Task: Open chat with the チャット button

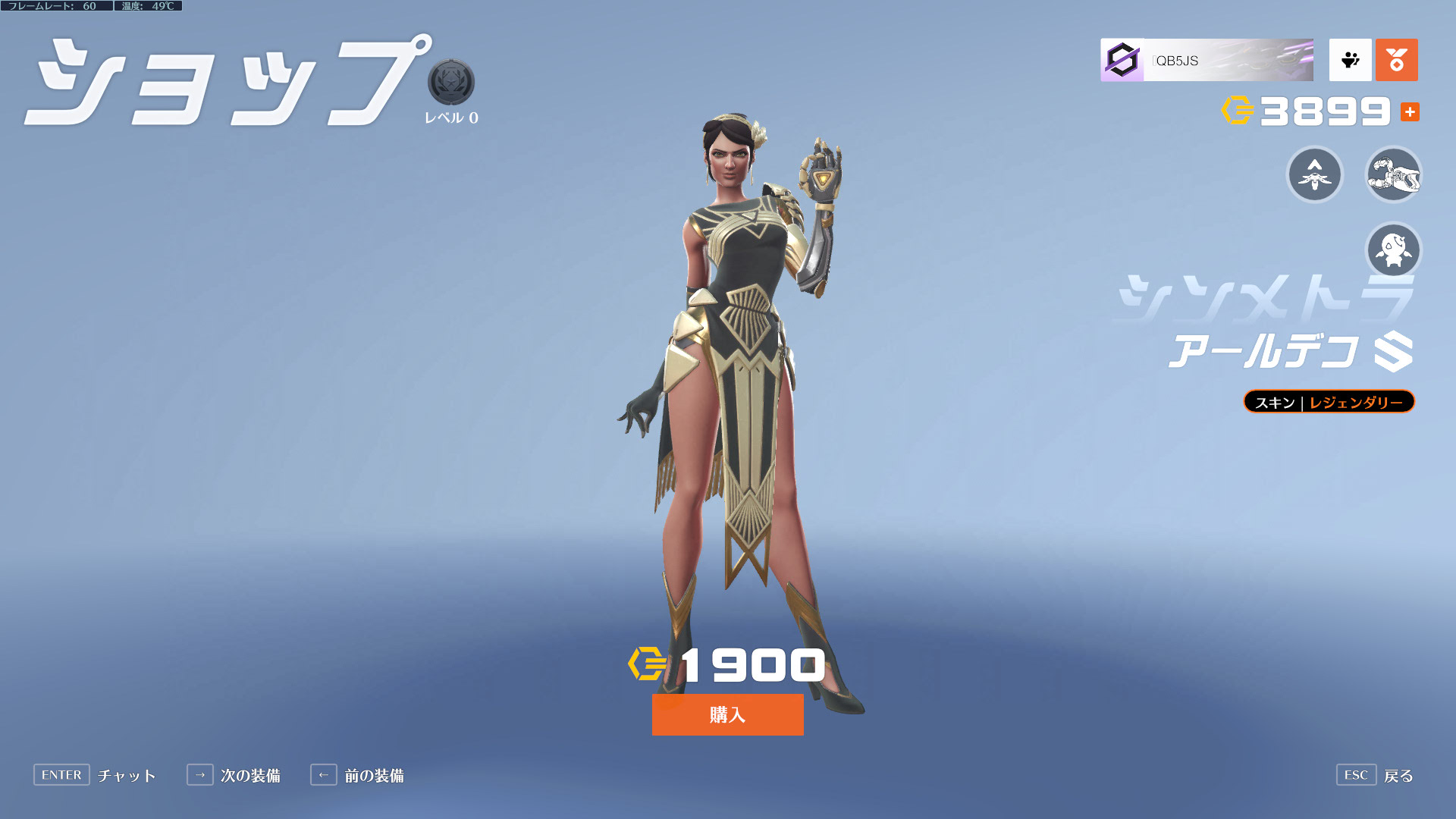Action: [95, 775]
